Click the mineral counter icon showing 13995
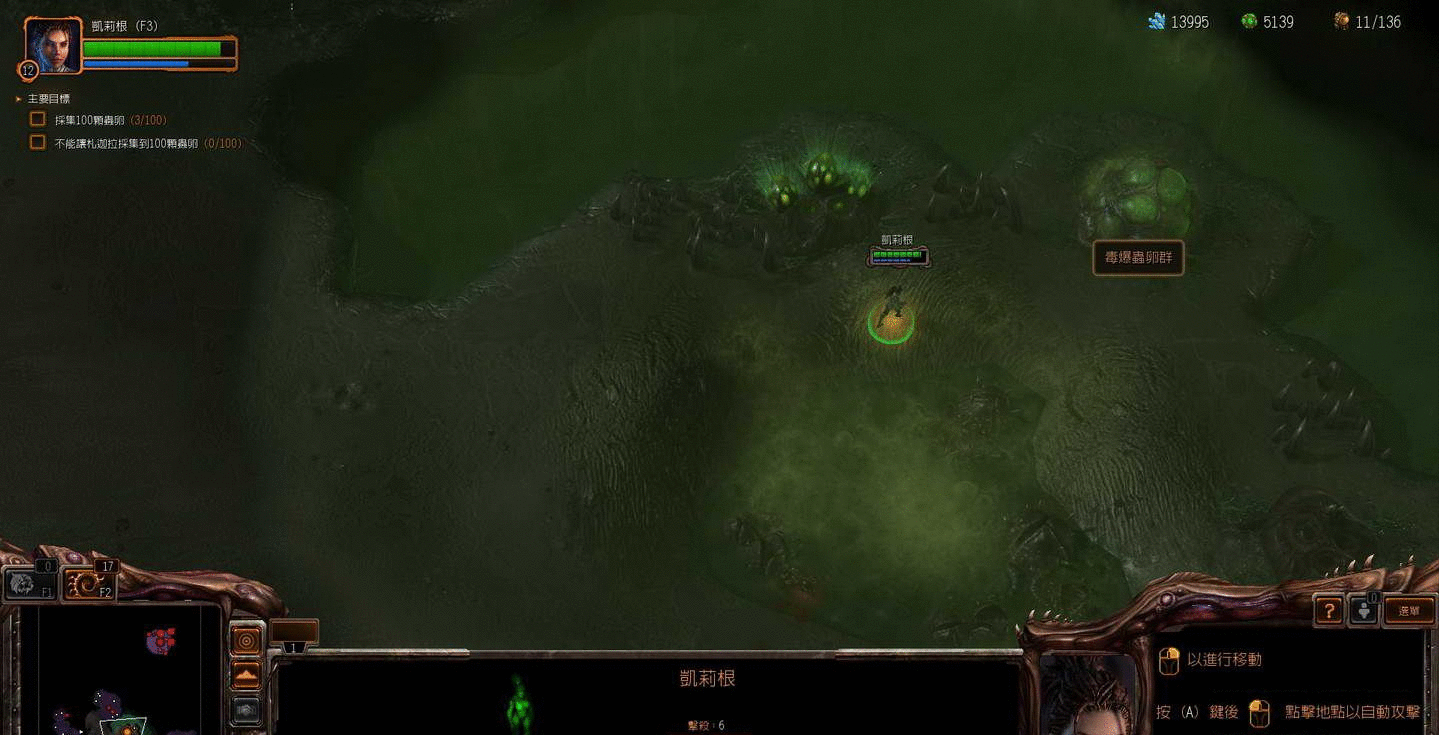 pyautogui.click(x=1157, y=20)
